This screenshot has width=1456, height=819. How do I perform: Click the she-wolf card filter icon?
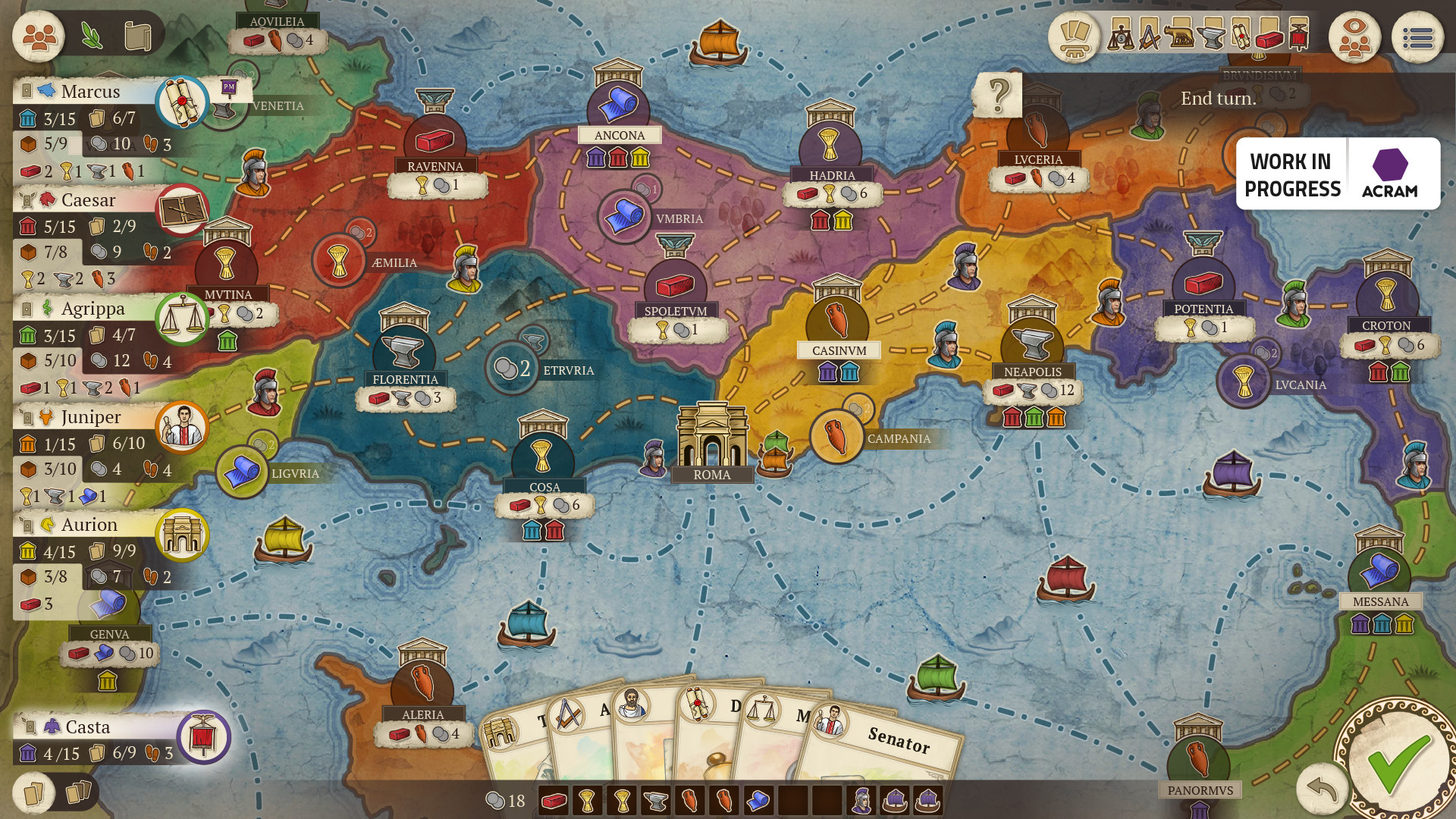(1181, 37)
